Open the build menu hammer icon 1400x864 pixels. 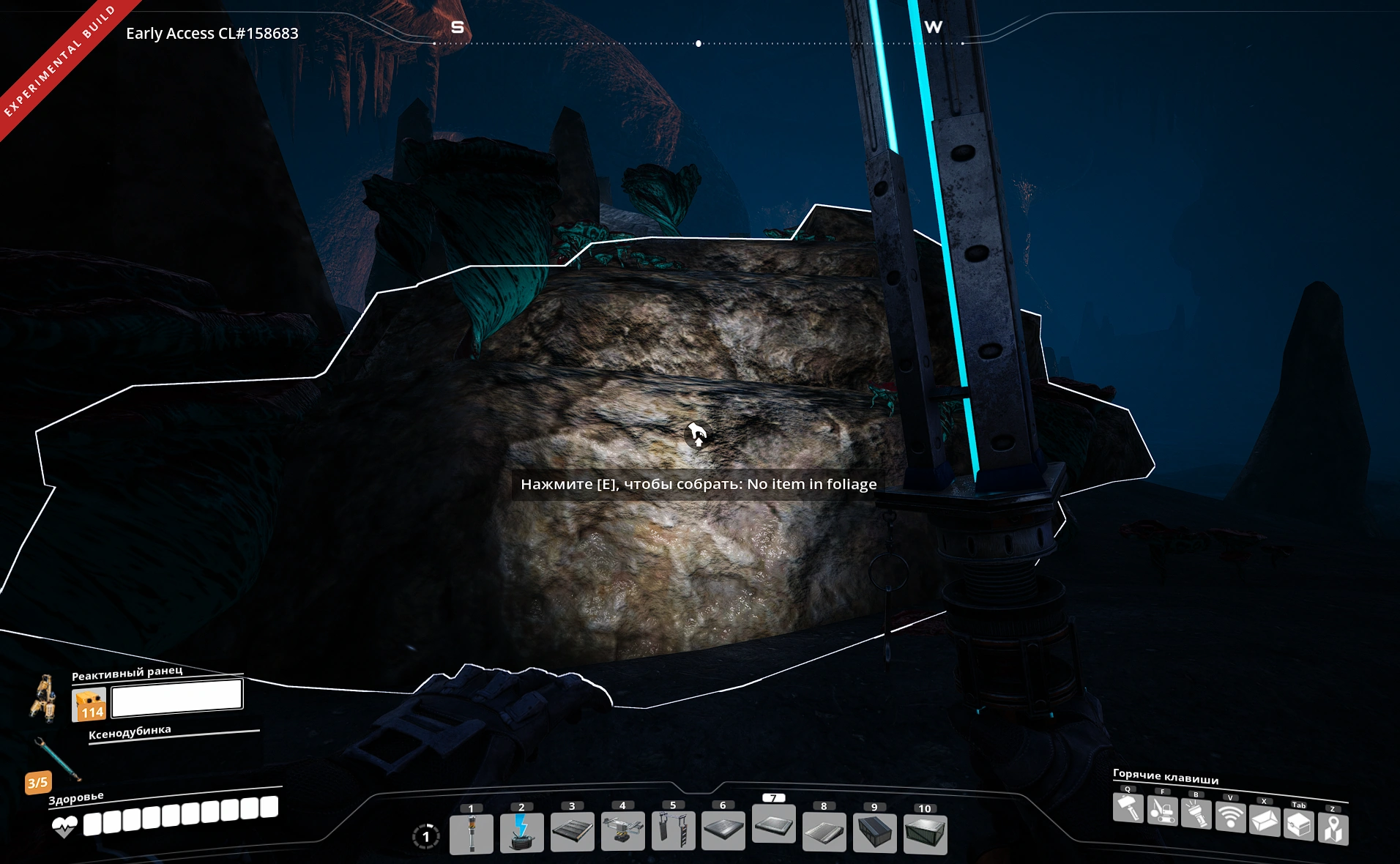[x=1128, y=809]
